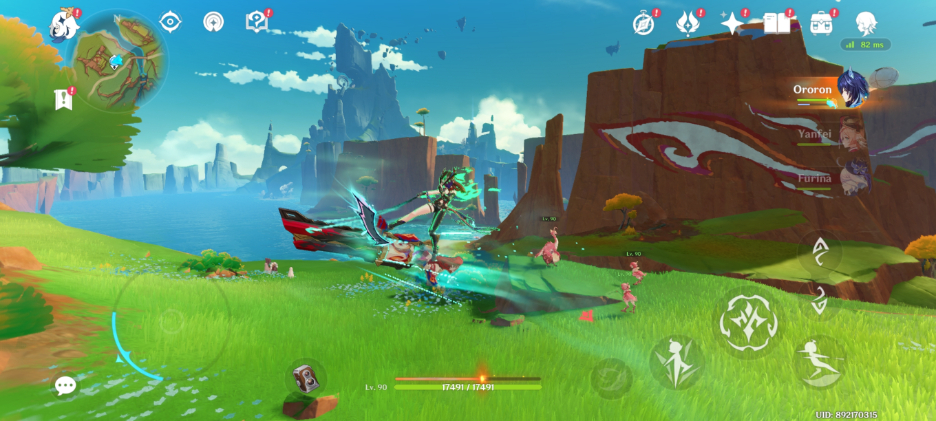Tap the central normal attack button

pos(746,321)
